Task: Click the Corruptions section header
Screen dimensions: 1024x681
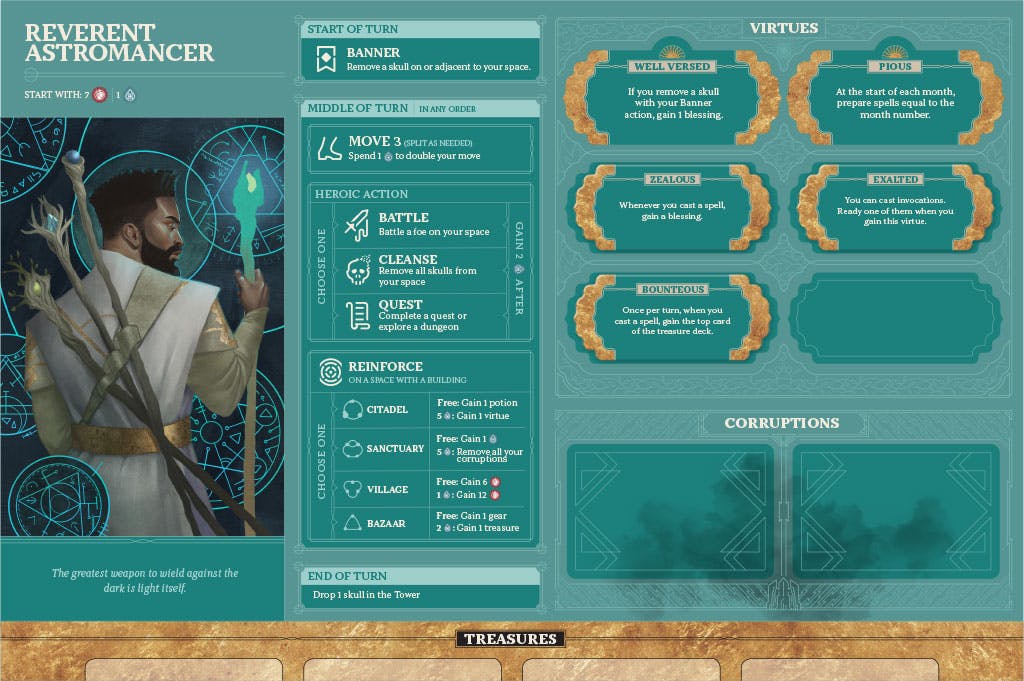Action: point(781,423)
